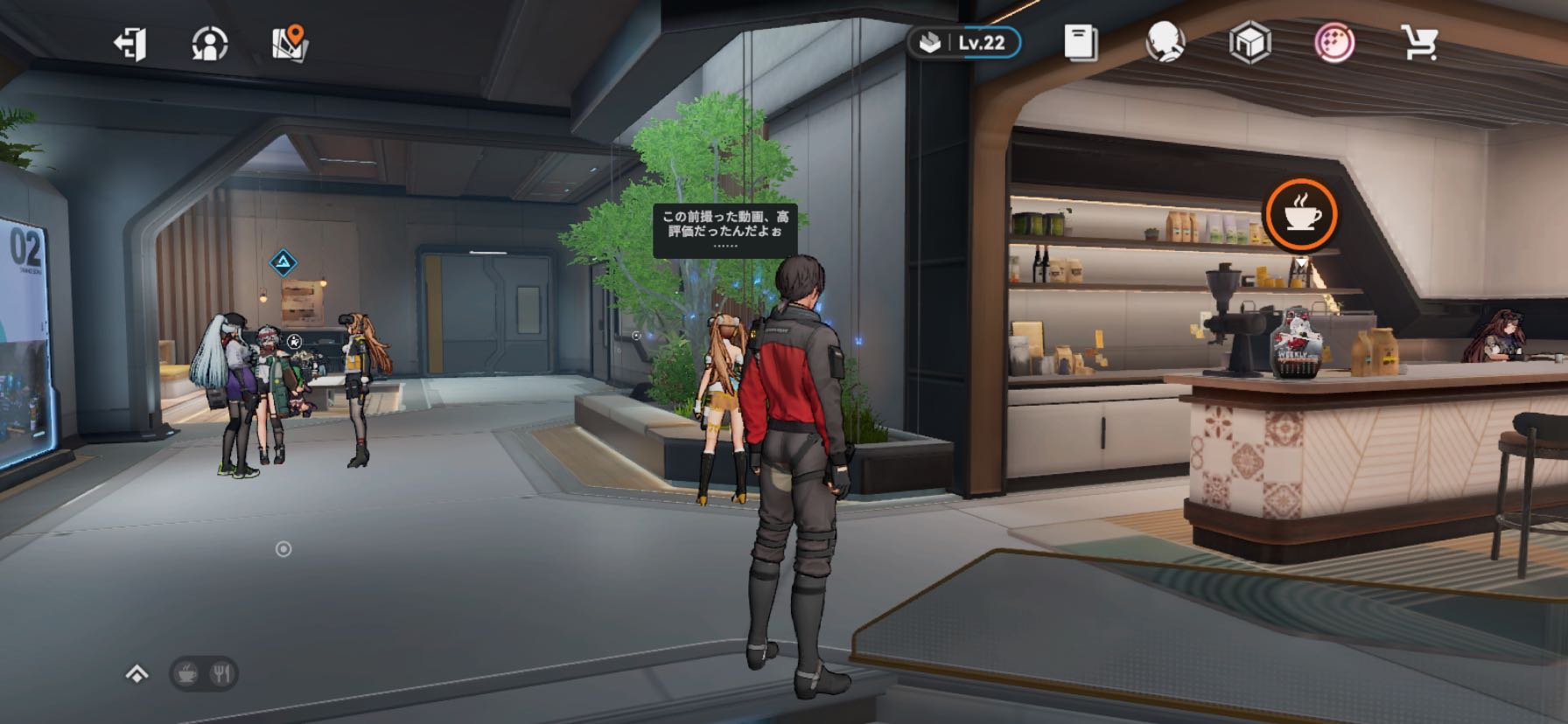Open the character switch icon
The height and width of the screenshot is (724, 1568).
(210, 43)
